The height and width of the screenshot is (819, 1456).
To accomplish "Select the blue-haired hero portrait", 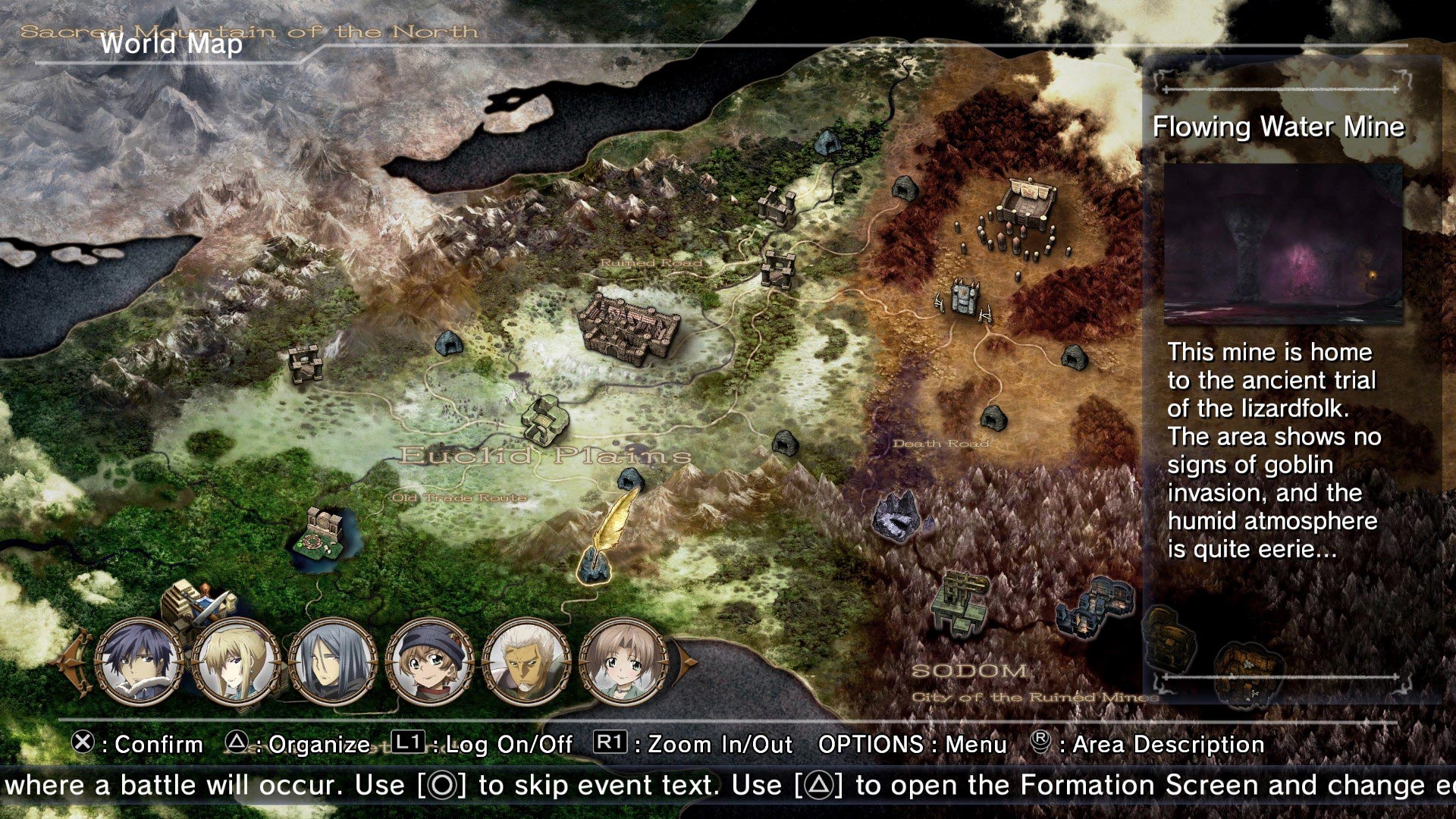I will coord(140,661).
